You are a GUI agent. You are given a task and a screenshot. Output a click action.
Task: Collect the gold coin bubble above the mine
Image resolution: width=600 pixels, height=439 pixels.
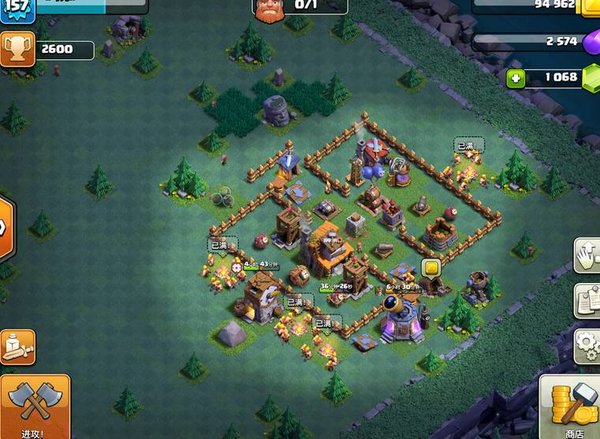point(431,267)
